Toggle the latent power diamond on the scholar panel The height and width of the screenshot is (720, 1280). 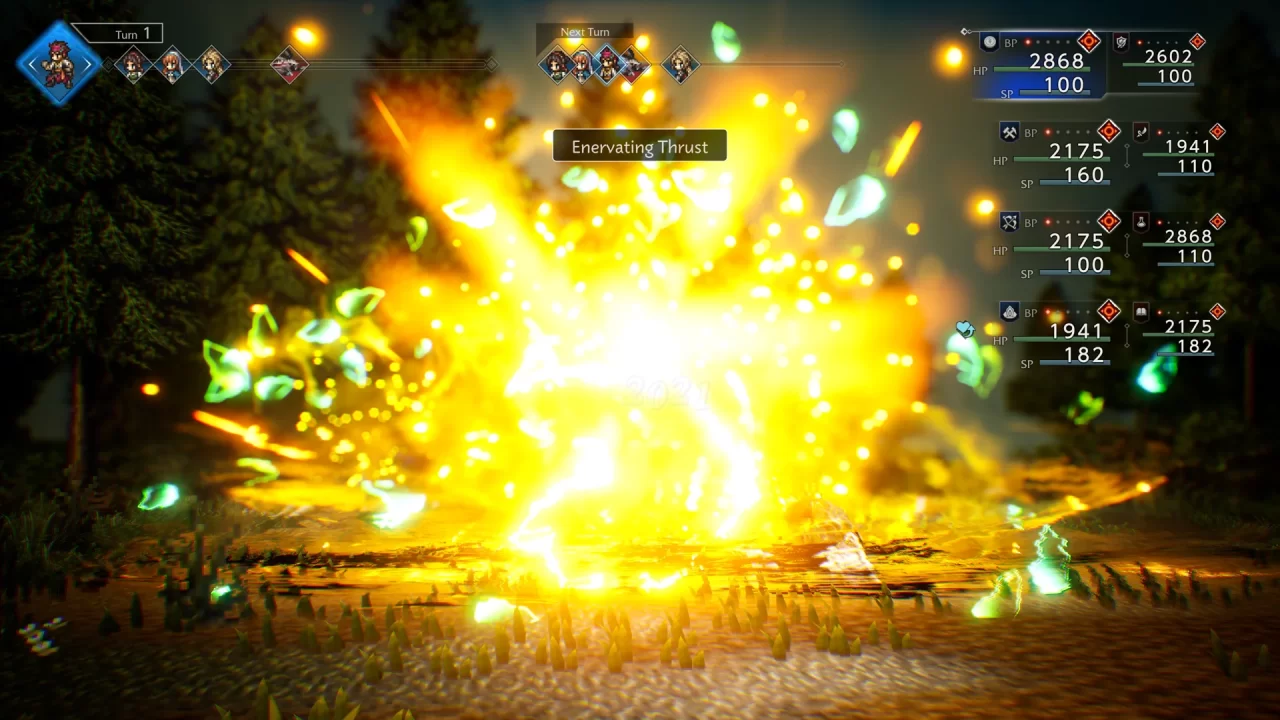1218,310
